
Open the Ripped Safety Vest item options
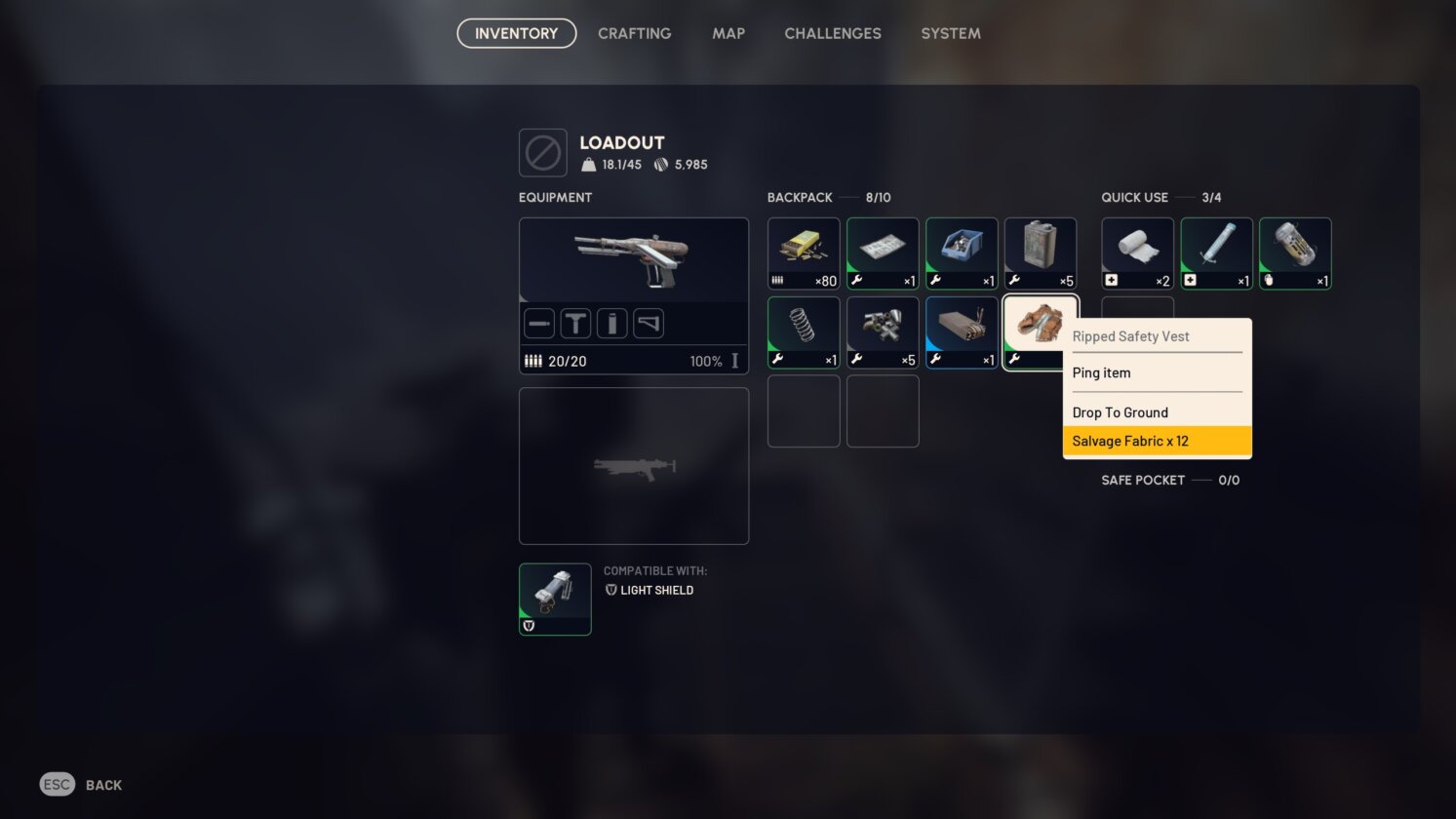[x=1040, y=330]
